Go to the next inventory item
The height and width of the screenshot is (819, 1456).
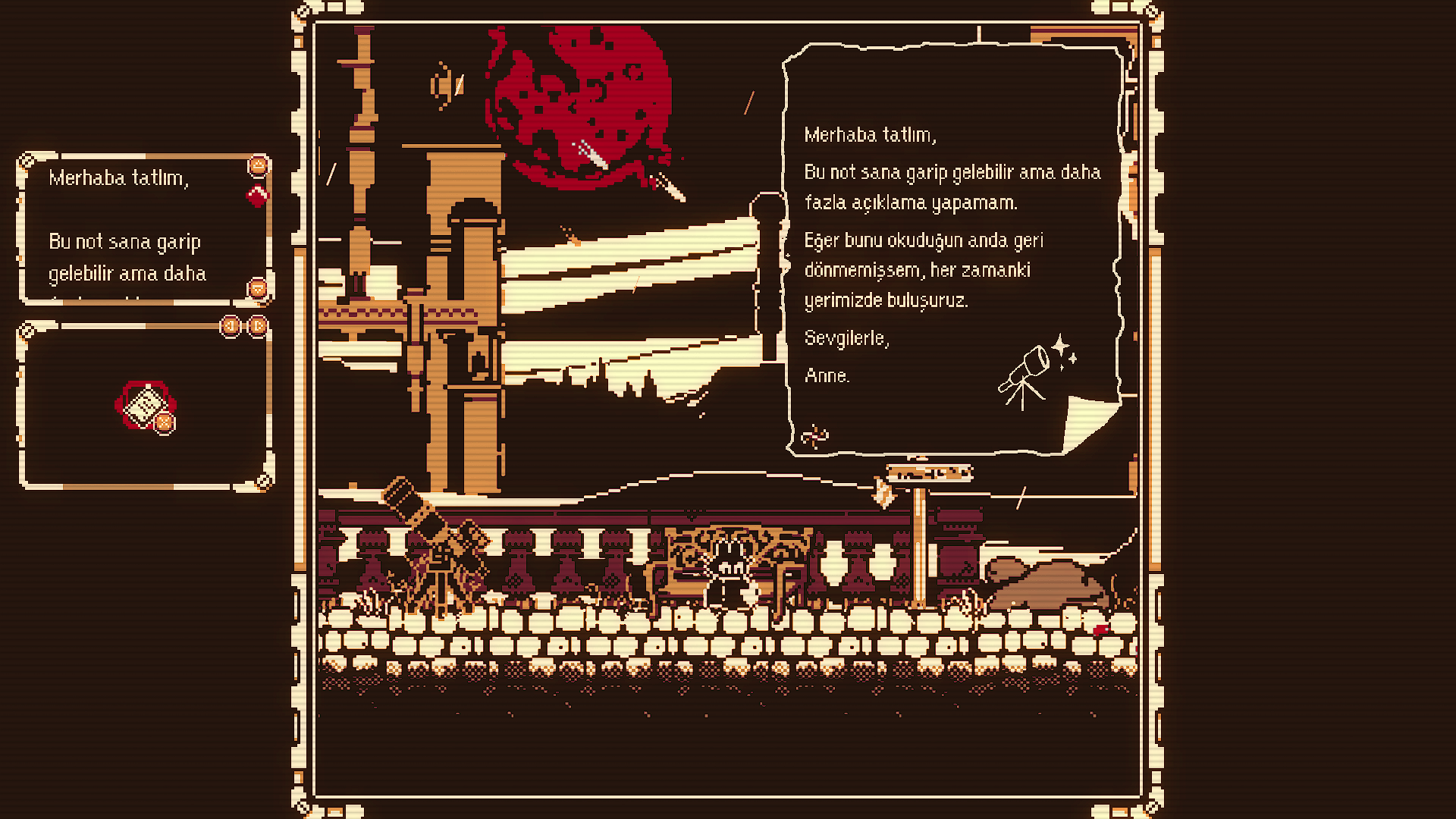tap(258, 326)
